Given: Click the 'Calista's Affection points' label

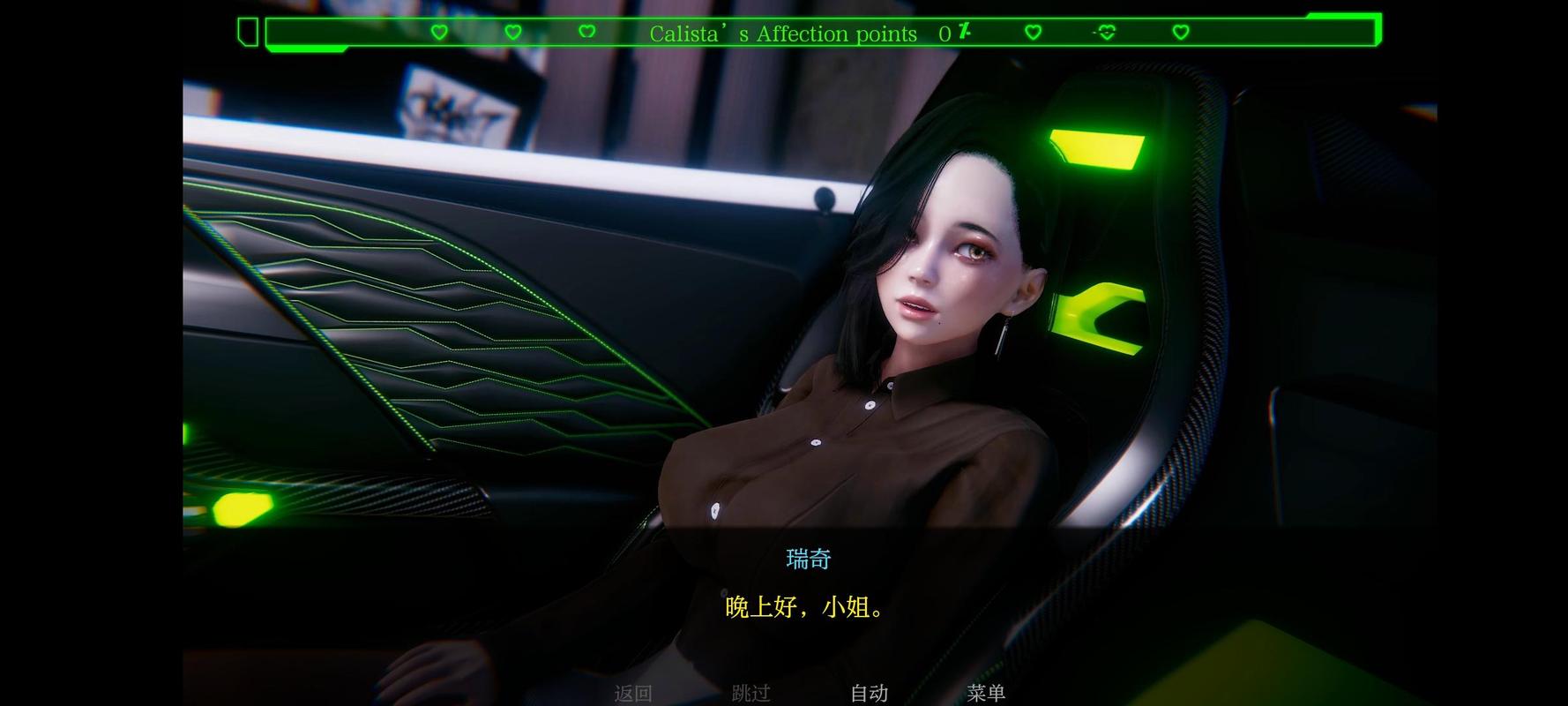Looking at the screenshot, I should (783, 34).
